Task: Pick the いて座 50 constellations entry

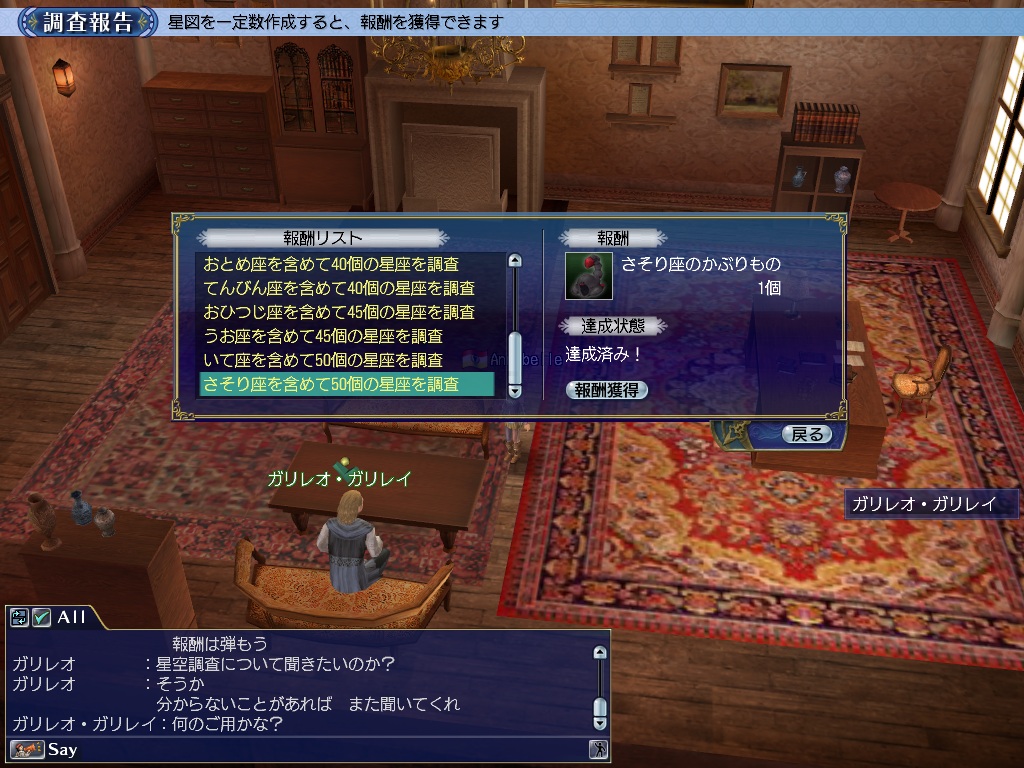Action: (x=322, y=360)
